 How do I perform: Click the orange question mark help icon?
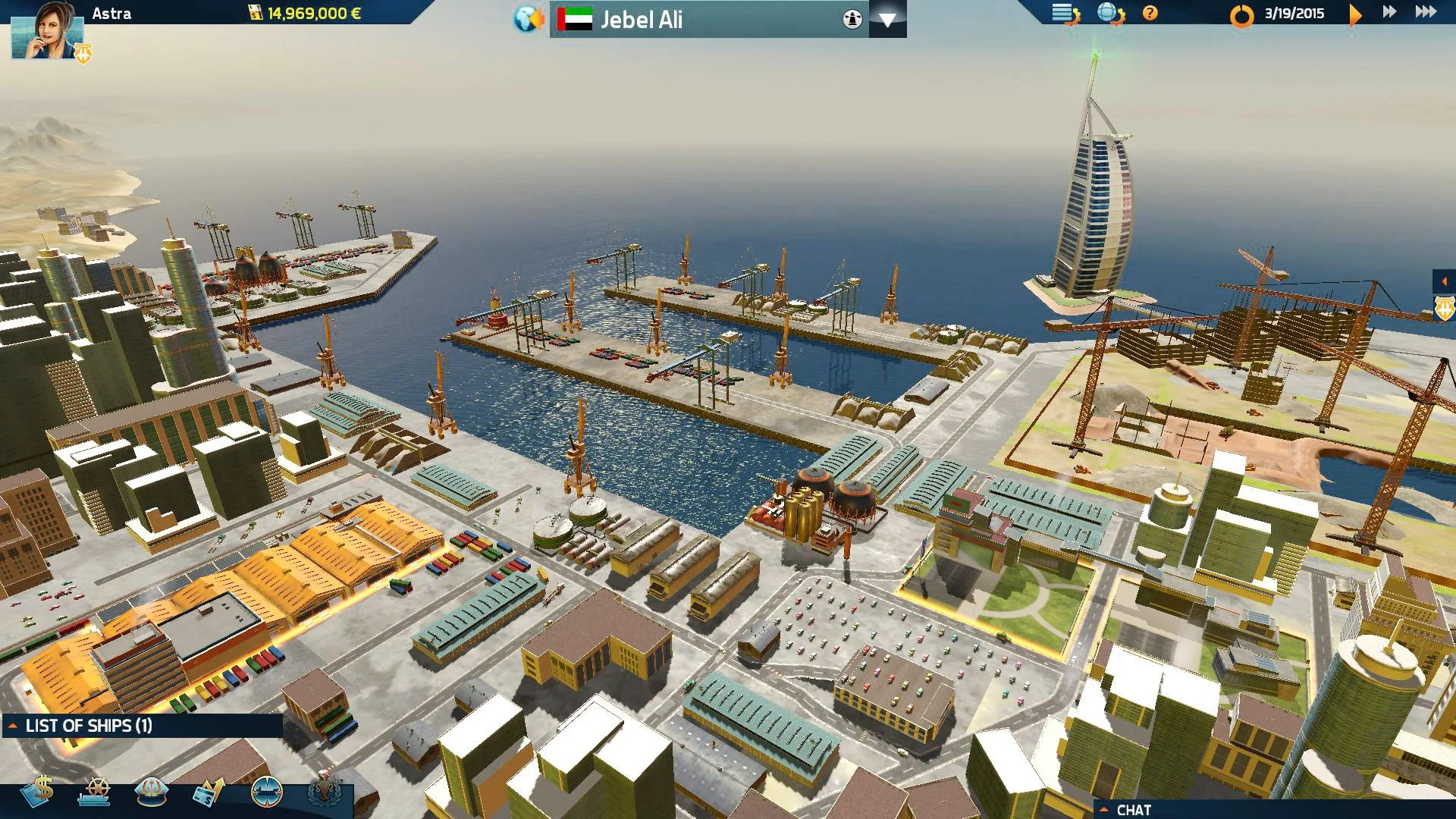tap(1150, 12)
